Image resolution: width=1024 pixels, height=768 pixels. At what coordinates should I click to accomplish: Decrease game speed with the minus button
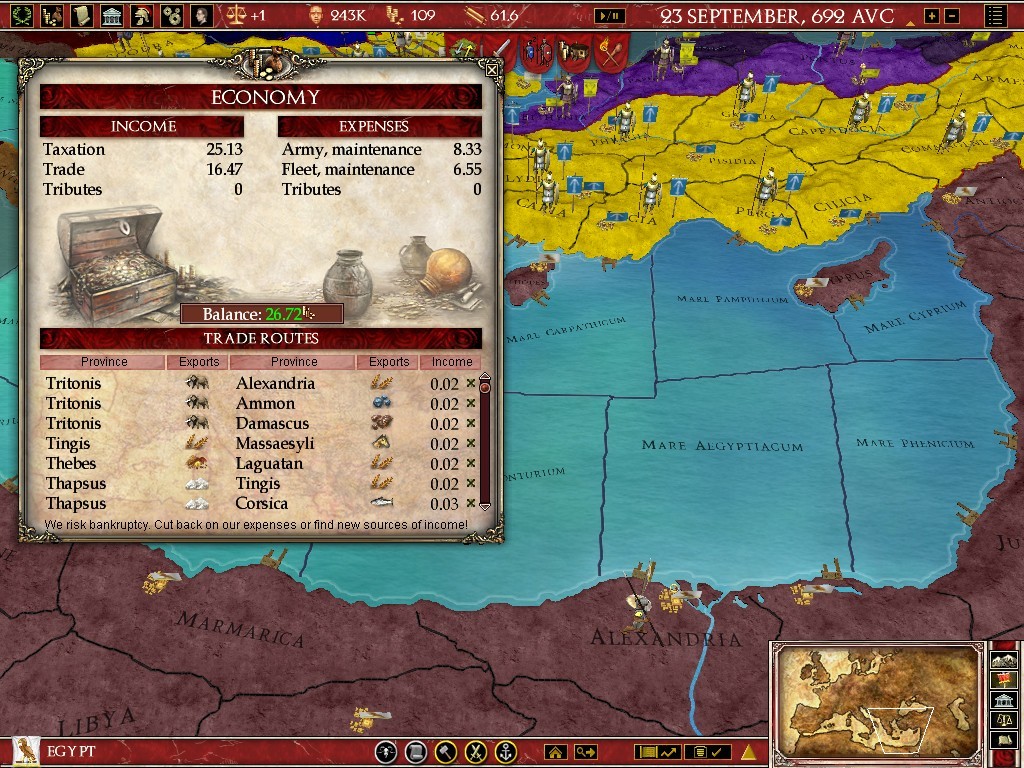(x=951, y=16)
